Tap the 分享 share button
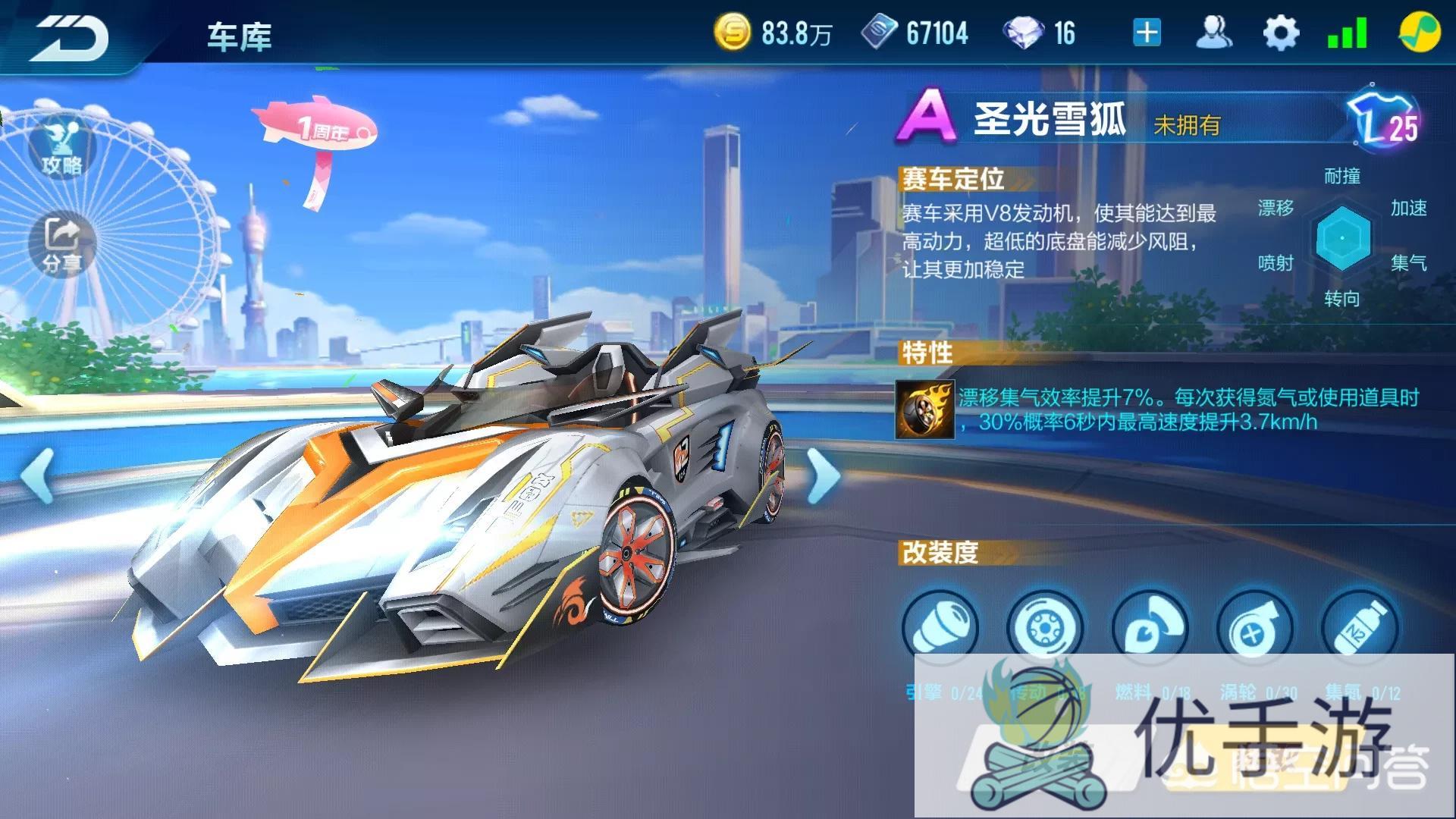 pyautogui.click(x=62, y=244)
